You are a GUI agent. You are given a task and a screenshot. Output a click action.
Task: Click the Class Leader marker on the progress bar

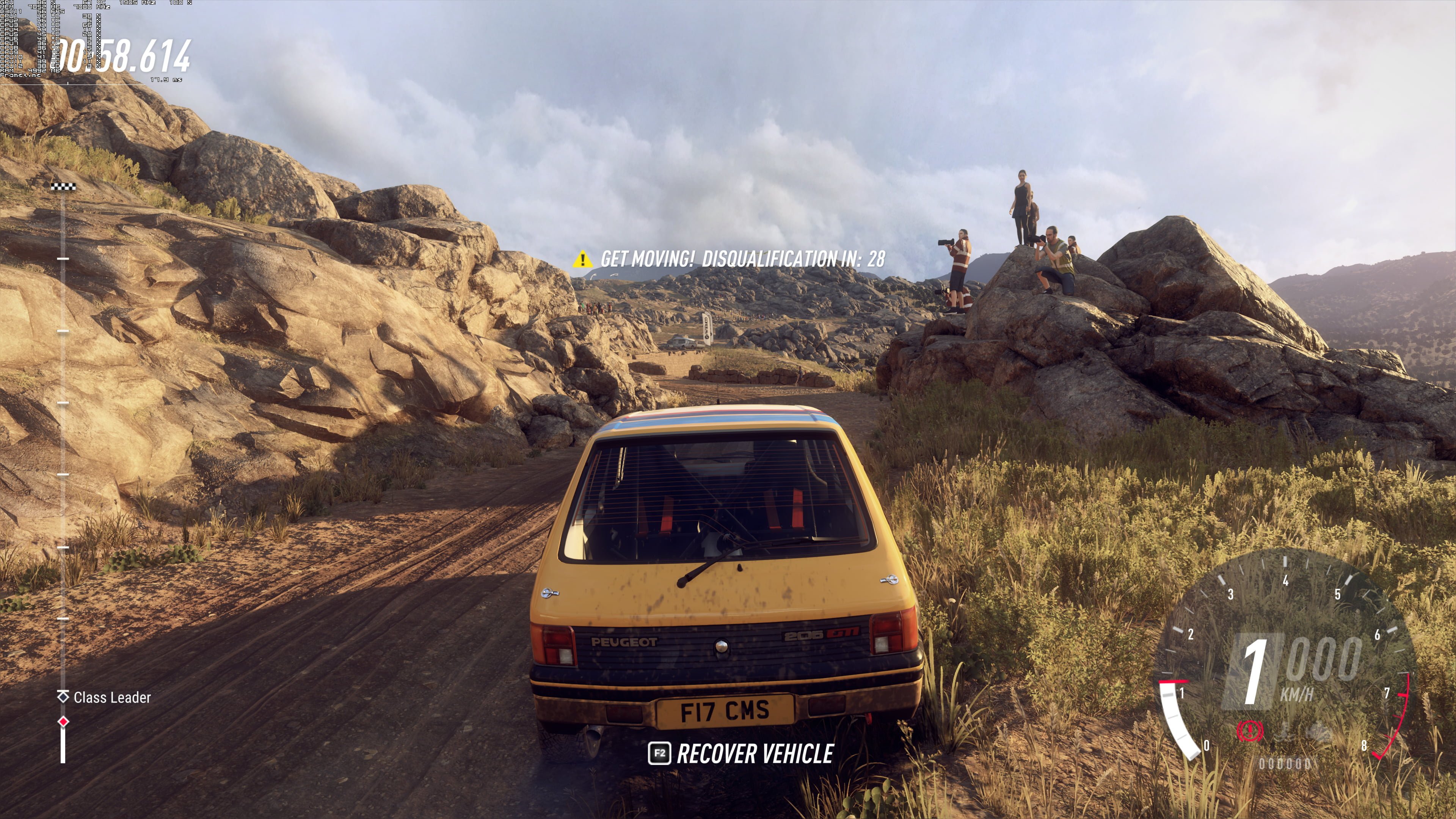[x=63, y=697]
